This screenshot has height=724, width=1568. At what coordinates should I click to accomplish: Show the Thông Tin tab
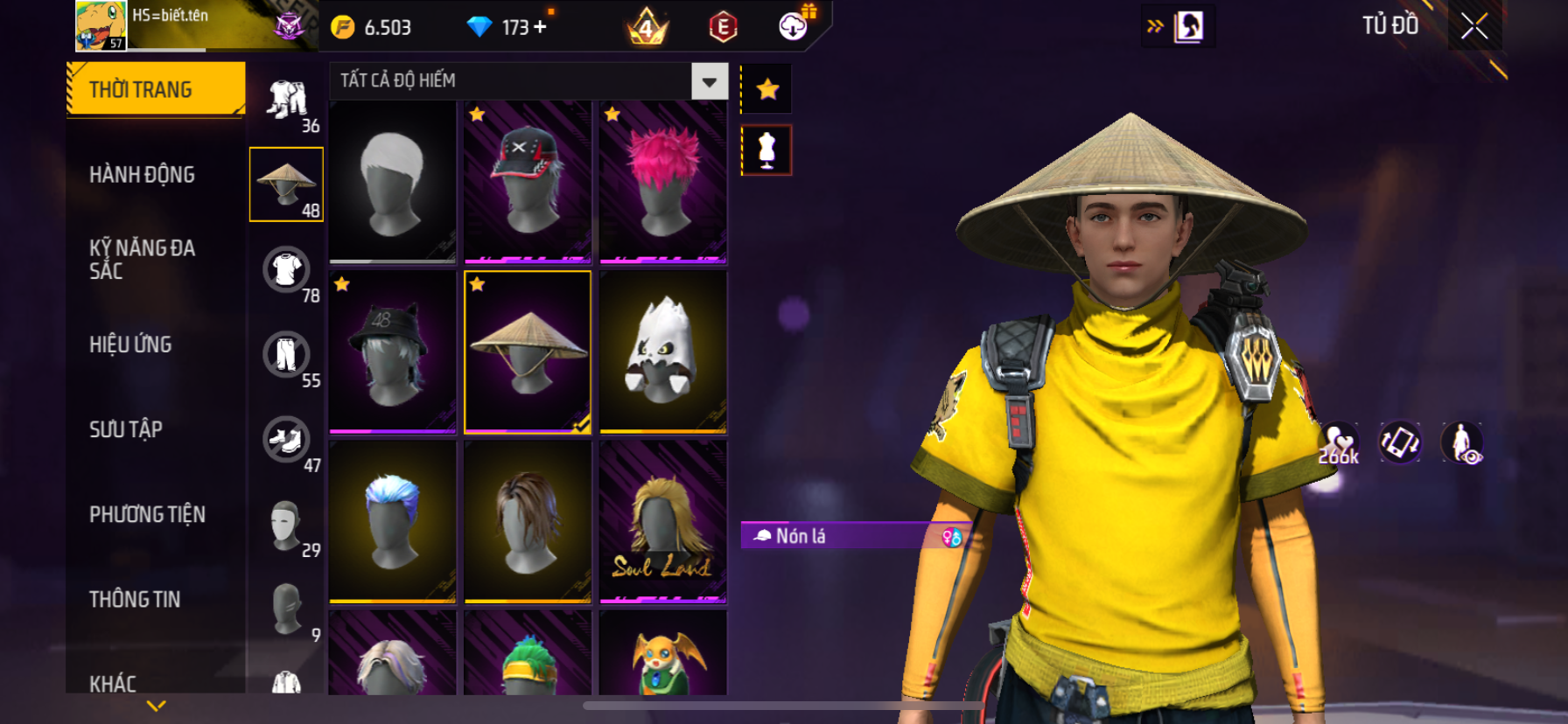pos(135,599)
